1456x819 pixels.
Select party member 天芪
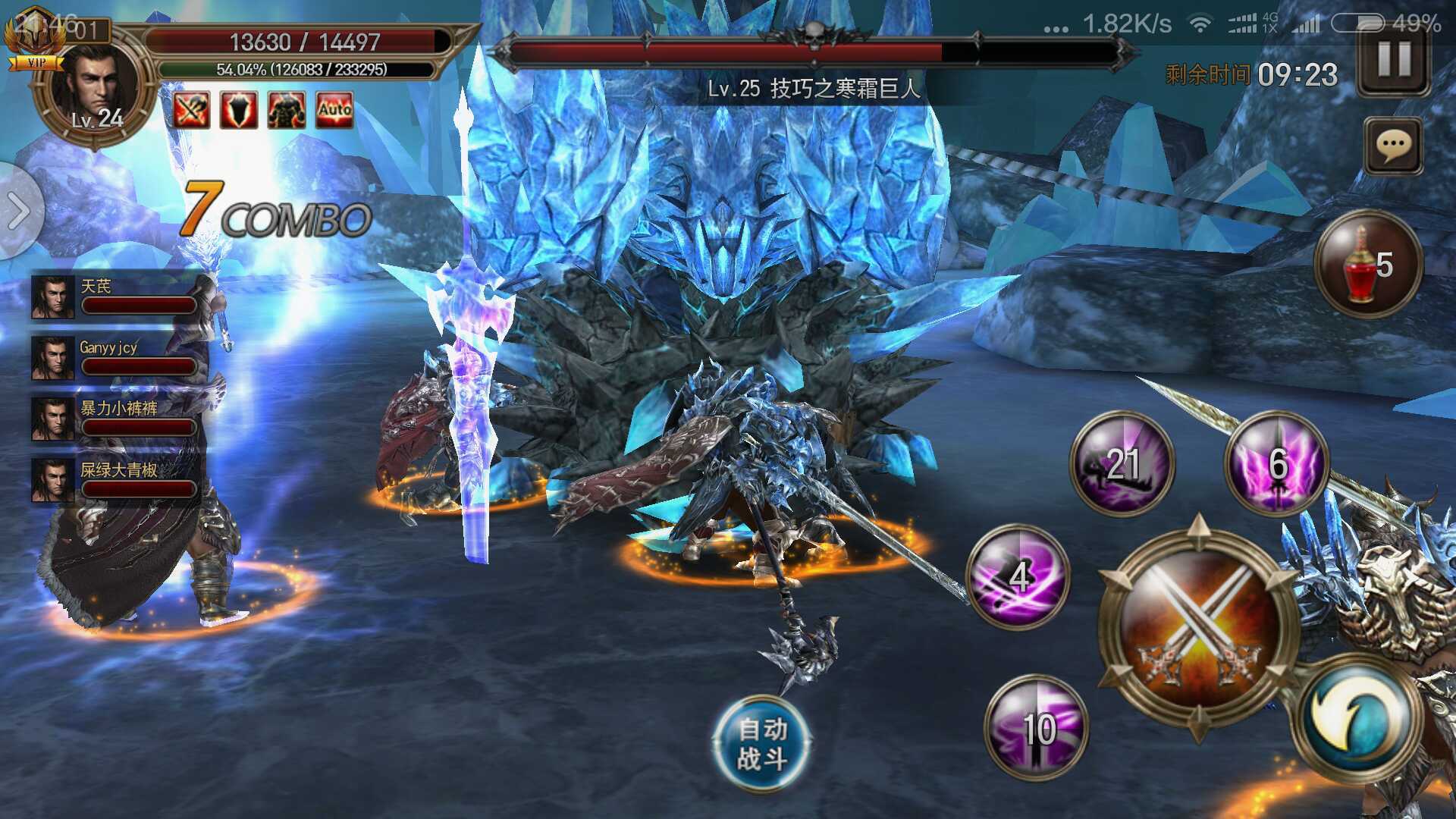click(x=115, y=297)
